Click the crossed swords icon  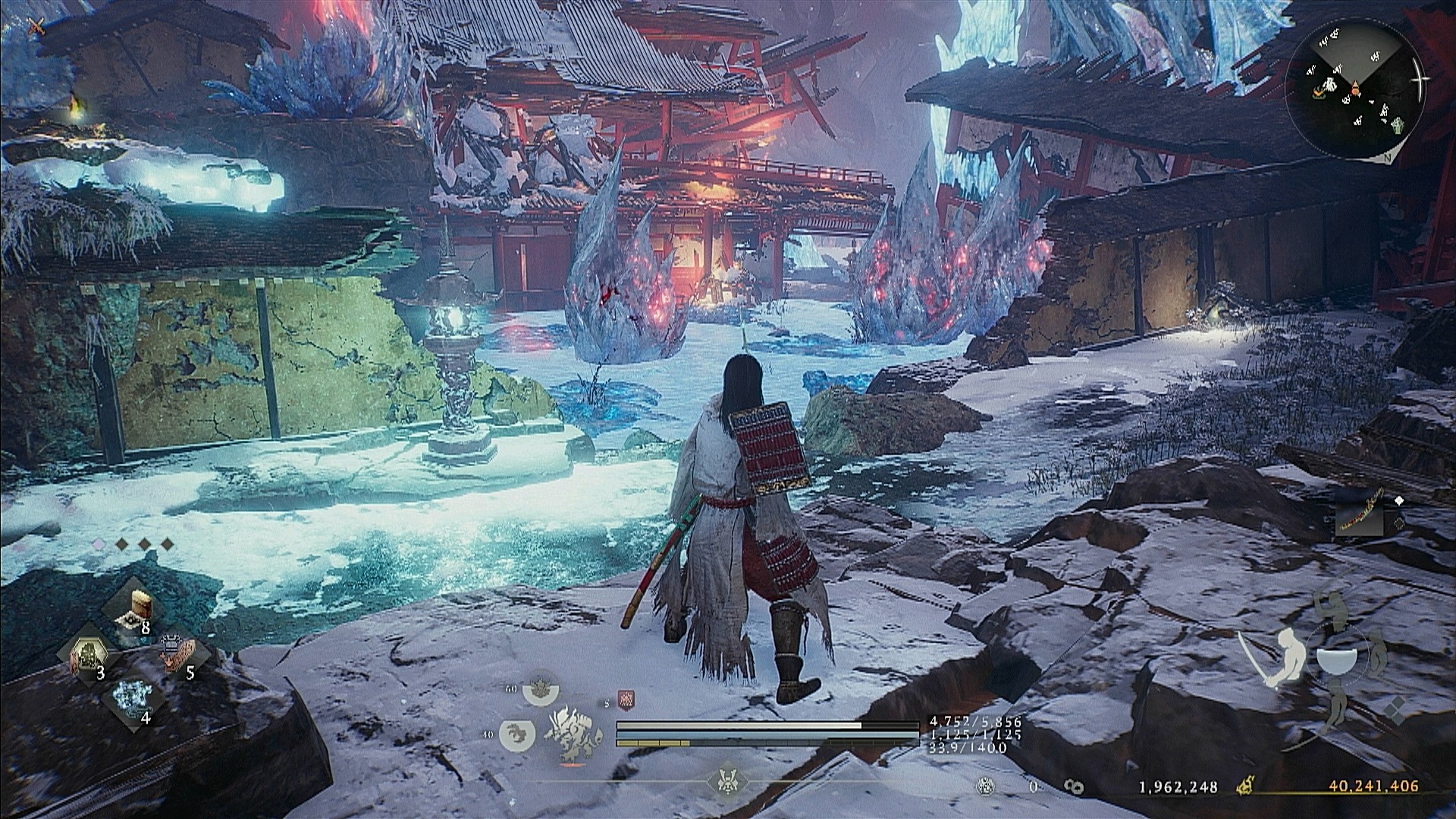point(35,27)
